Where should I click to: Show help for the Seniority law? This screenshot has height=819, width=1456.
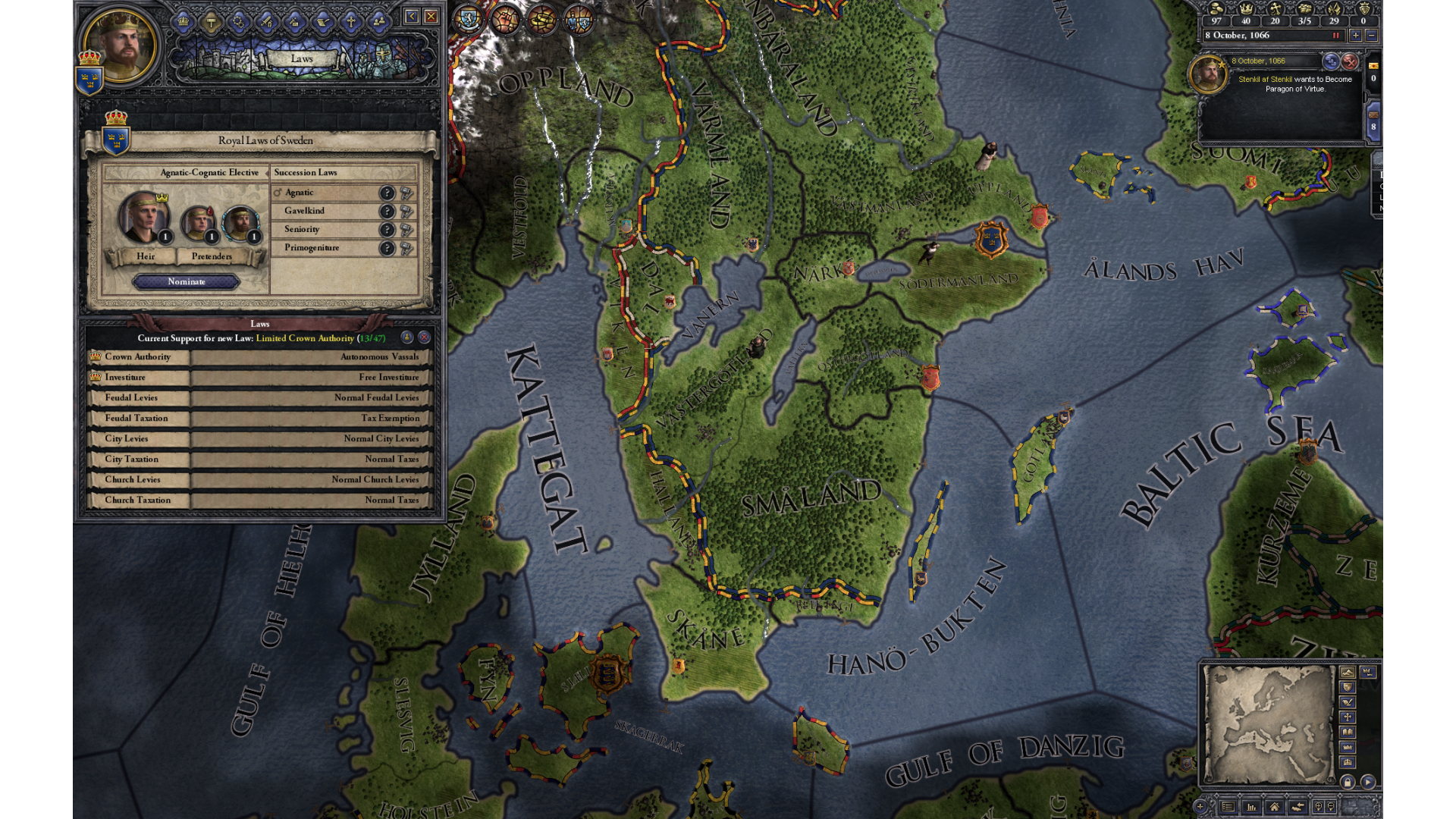coord(388,230)
